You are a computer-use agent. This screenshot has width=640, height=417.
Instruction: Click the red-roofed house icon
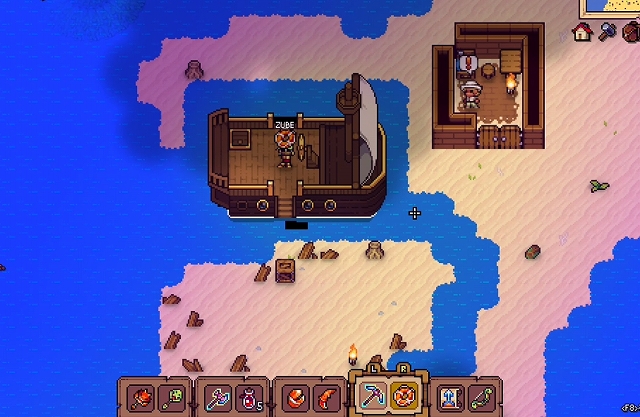582,32
